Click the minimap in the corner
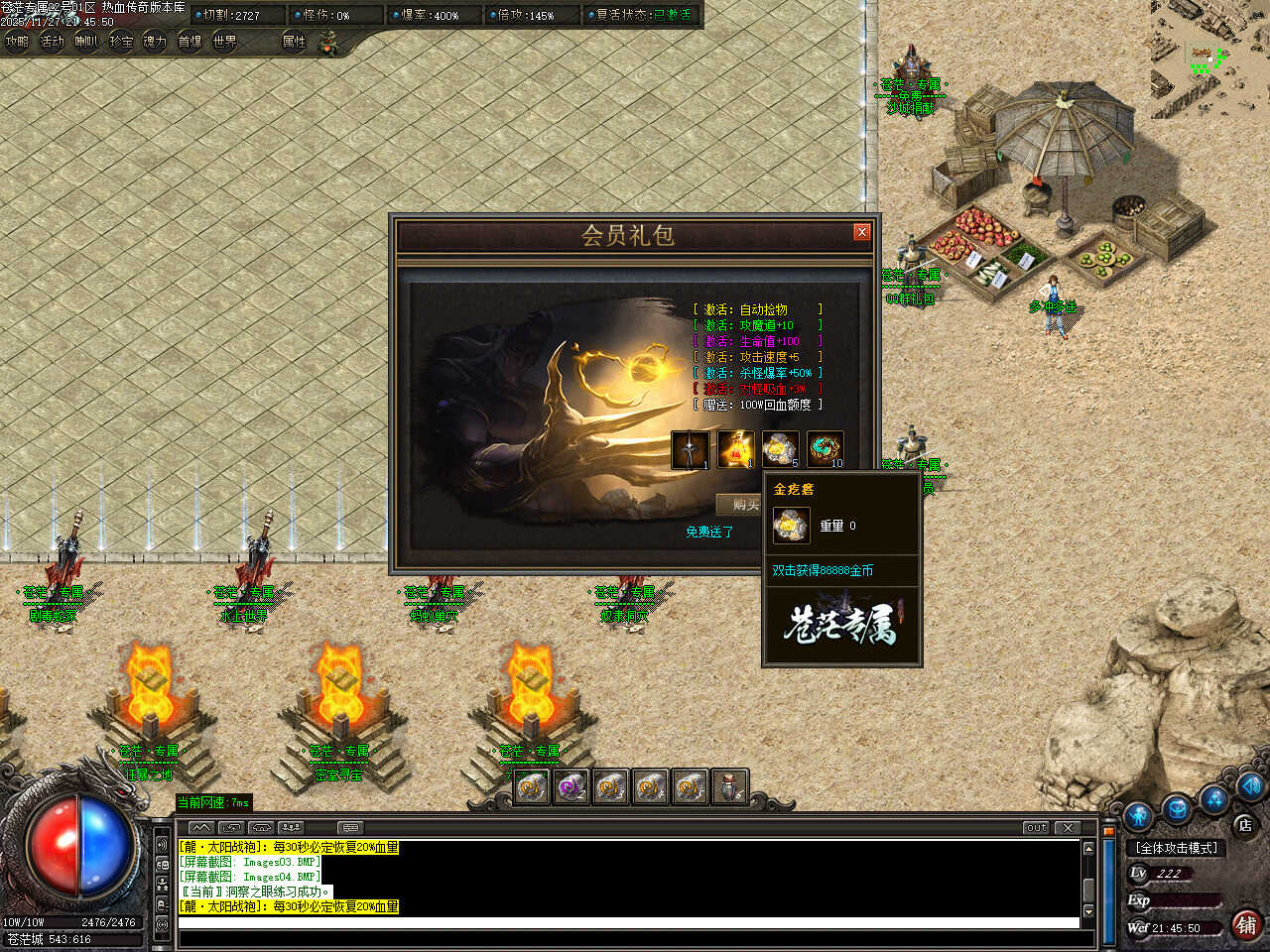 click(1209, 58)
